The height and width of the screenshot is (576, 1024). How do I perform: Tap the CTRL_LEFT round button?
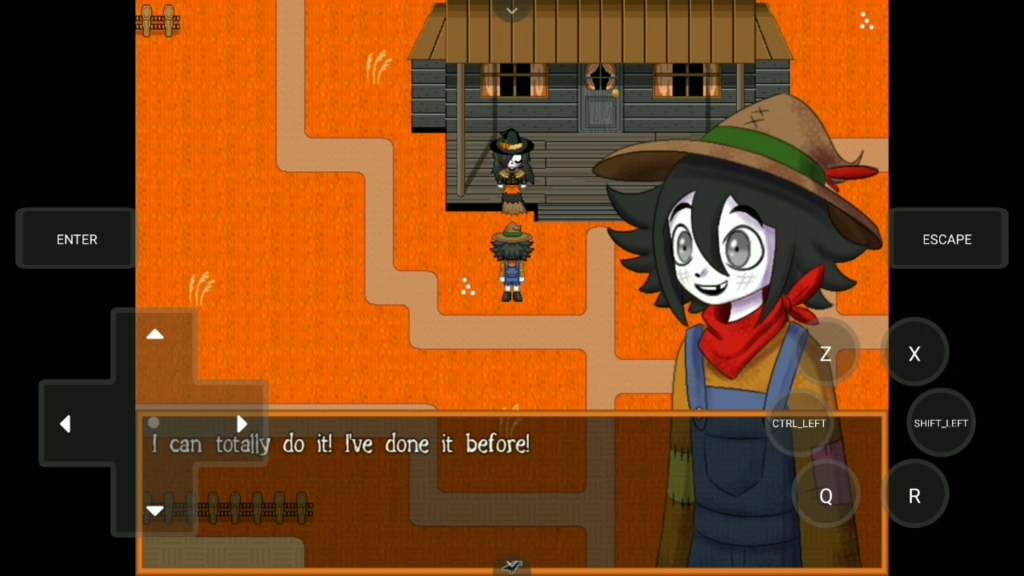[x=799, y=423]
